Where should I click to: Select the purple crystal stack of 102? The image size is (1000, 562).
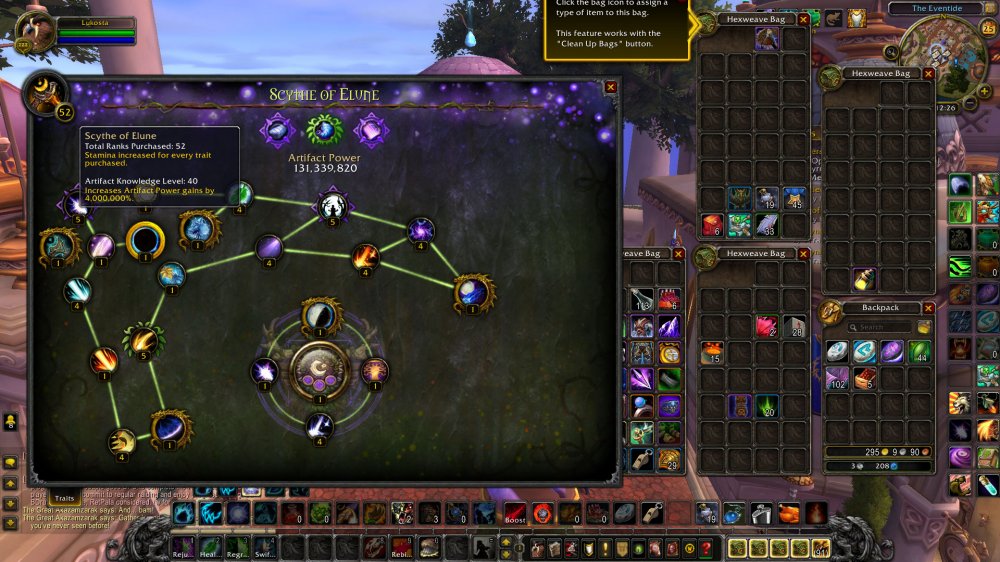(837, 378)
